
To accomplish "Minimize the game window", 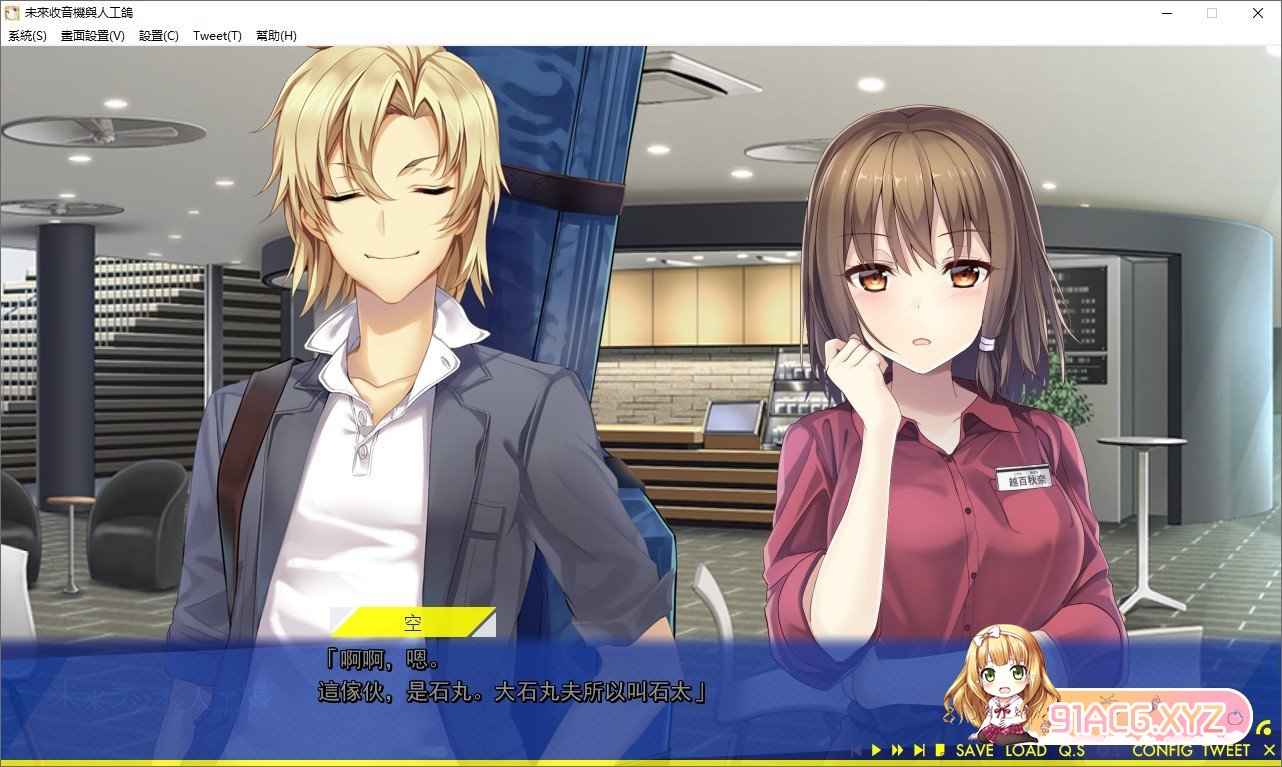I will [x=1166, y=13].
